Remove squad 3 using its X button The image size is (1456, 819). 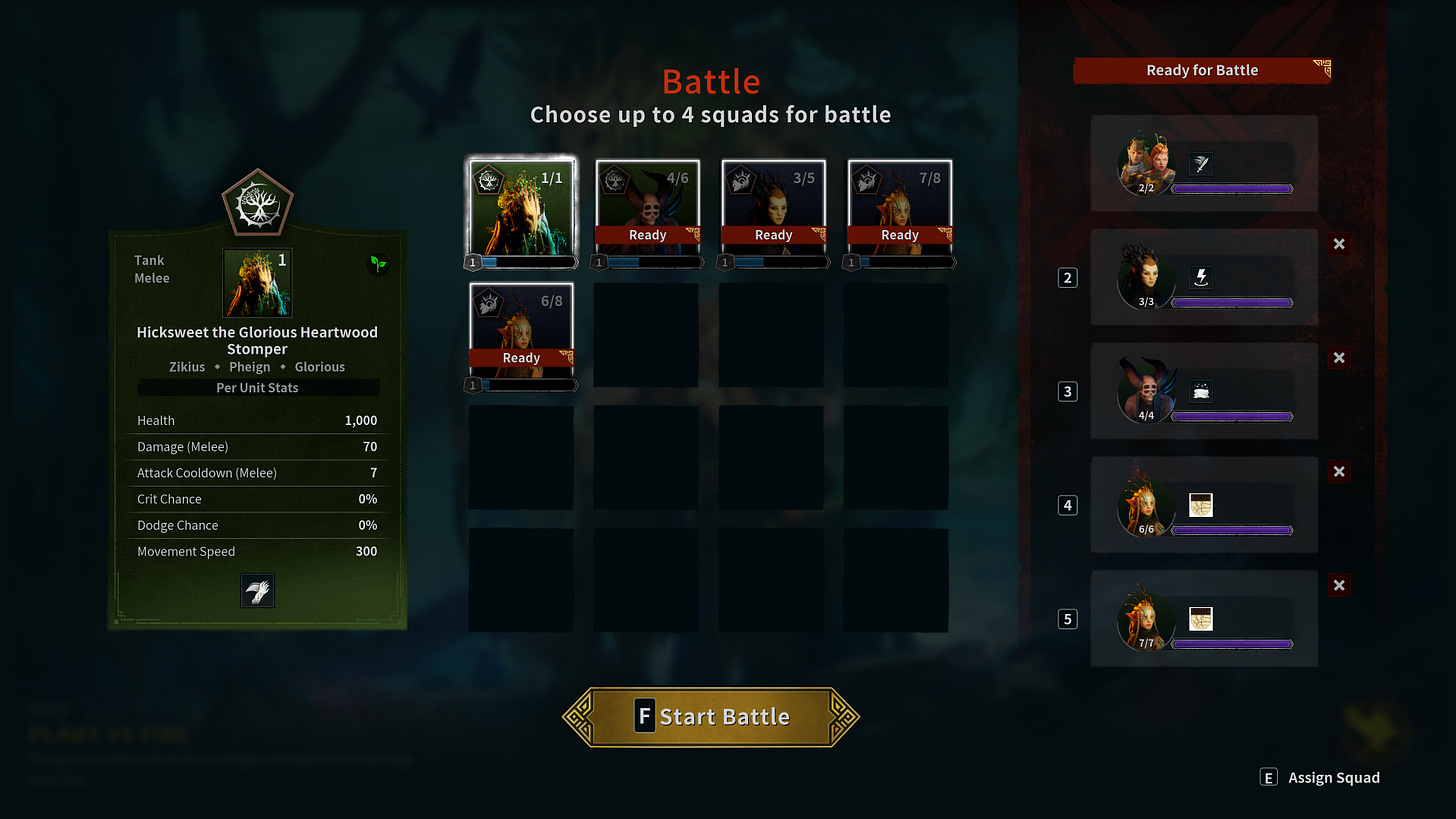1339,358
